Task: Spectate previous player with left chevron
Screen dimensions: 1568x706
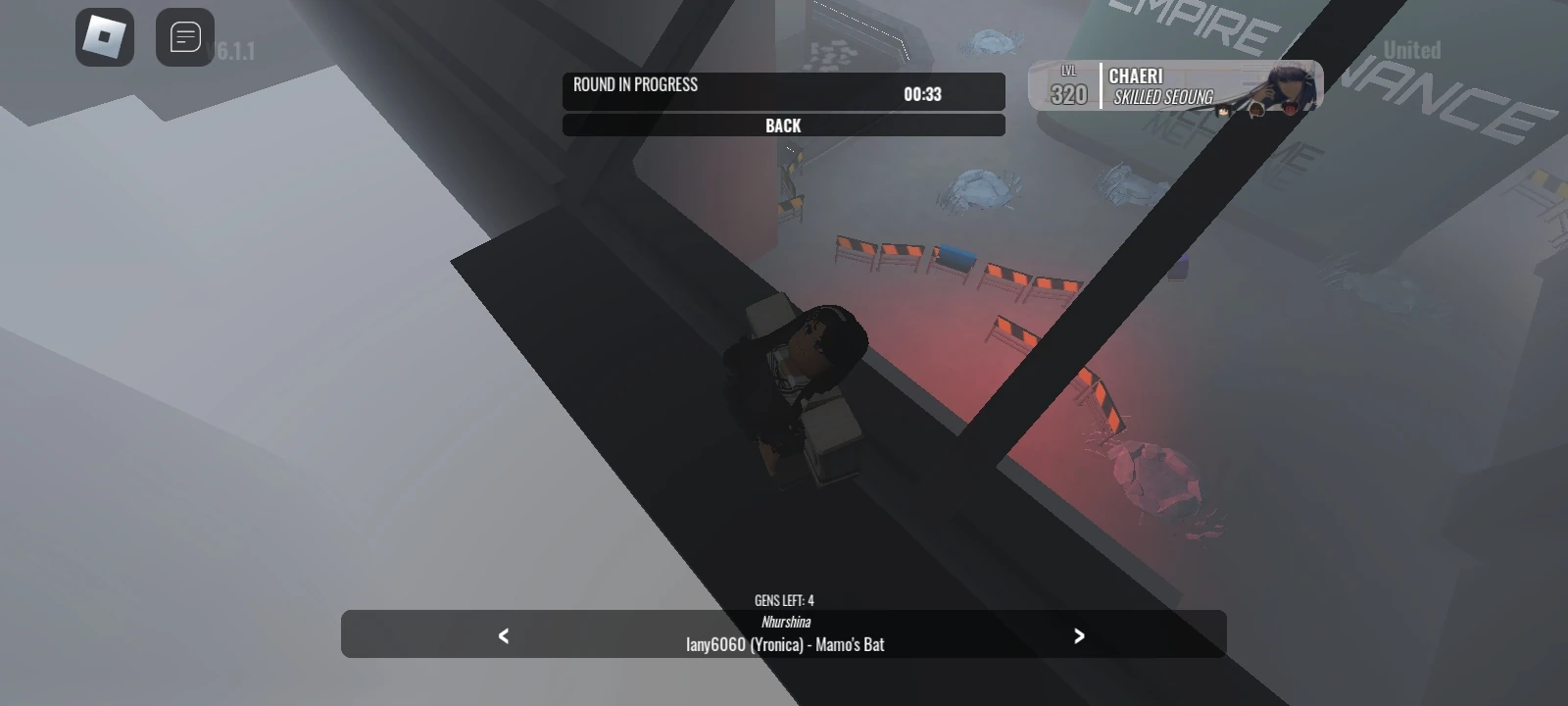Action: (x=503, y=635)
